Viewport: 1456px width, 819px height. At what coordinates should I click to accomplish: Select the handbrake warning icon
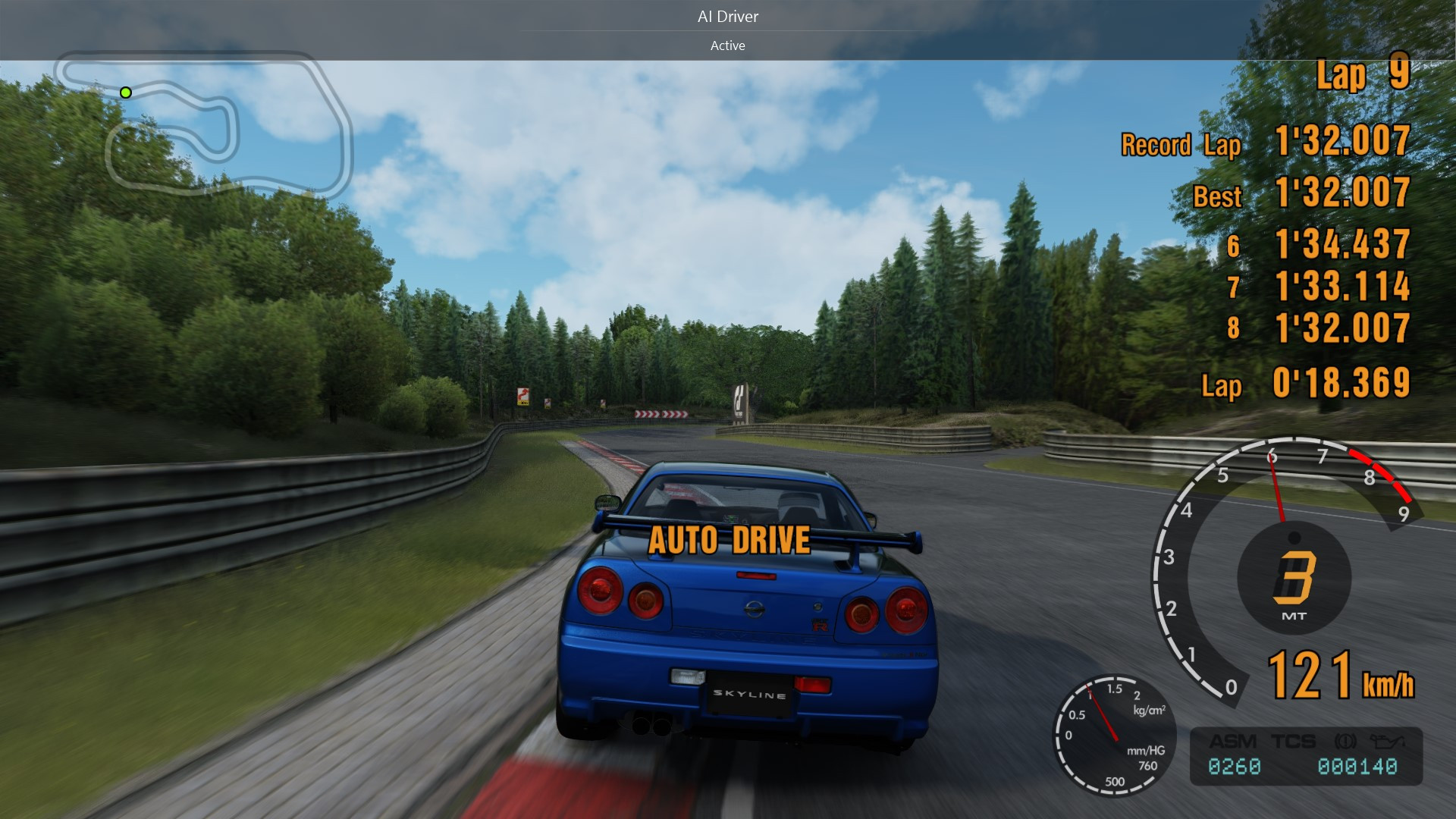[x=1346, y=741]
